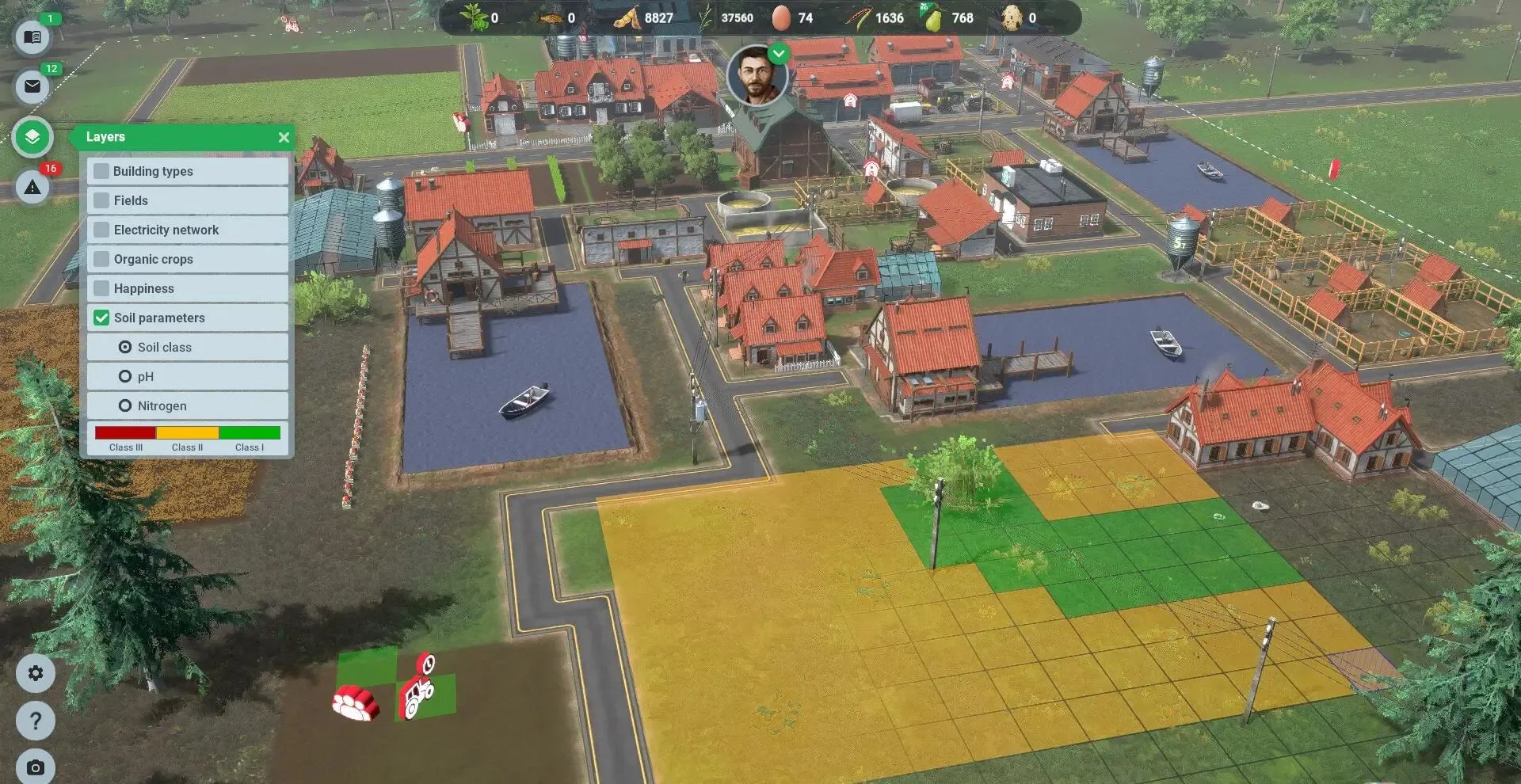Open the mail envelope messages
The image size is (1521, 784).
click(32, 86)
